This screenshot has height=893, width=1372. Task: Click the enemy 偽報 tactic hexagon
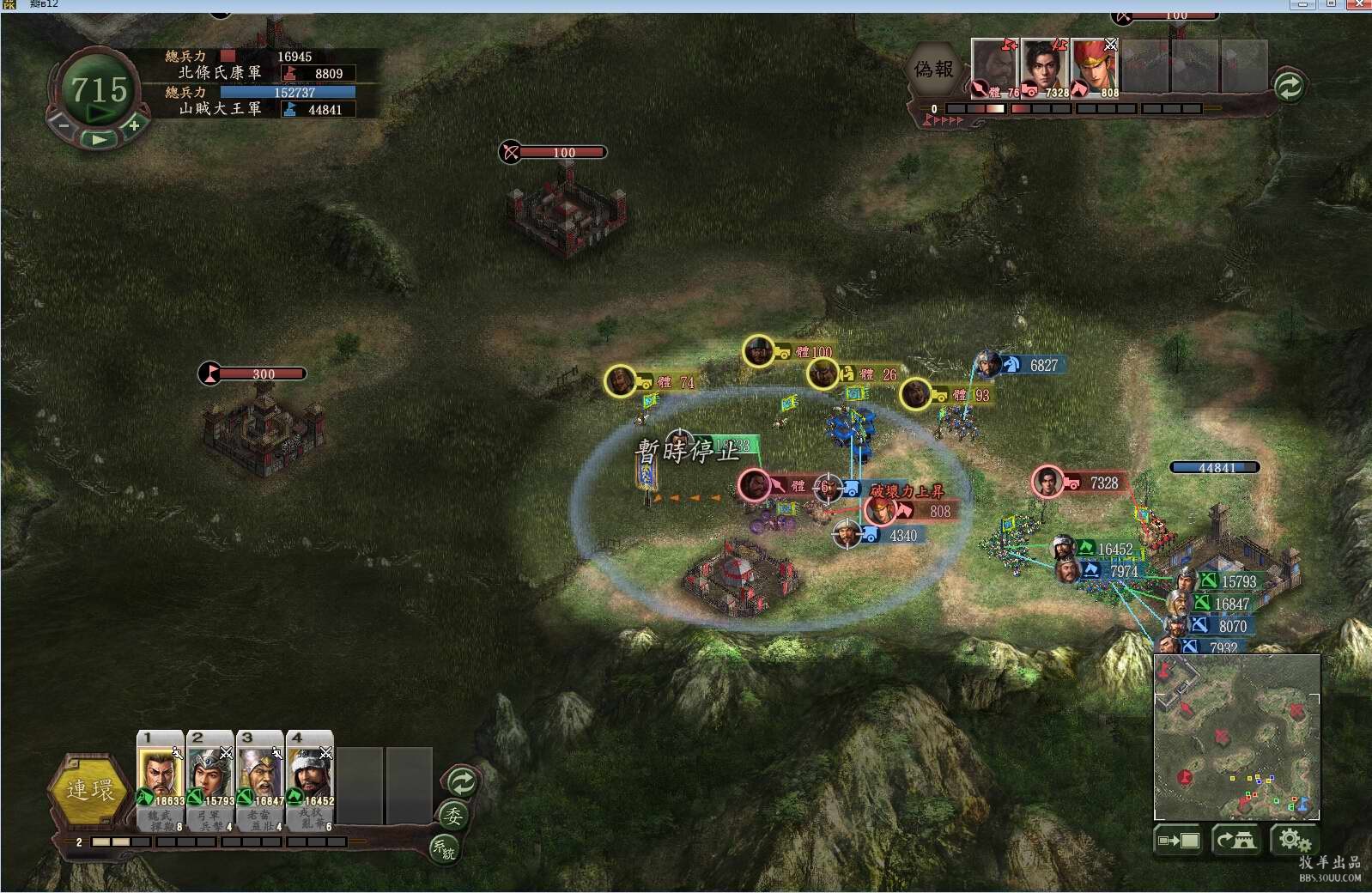[933, 70]
